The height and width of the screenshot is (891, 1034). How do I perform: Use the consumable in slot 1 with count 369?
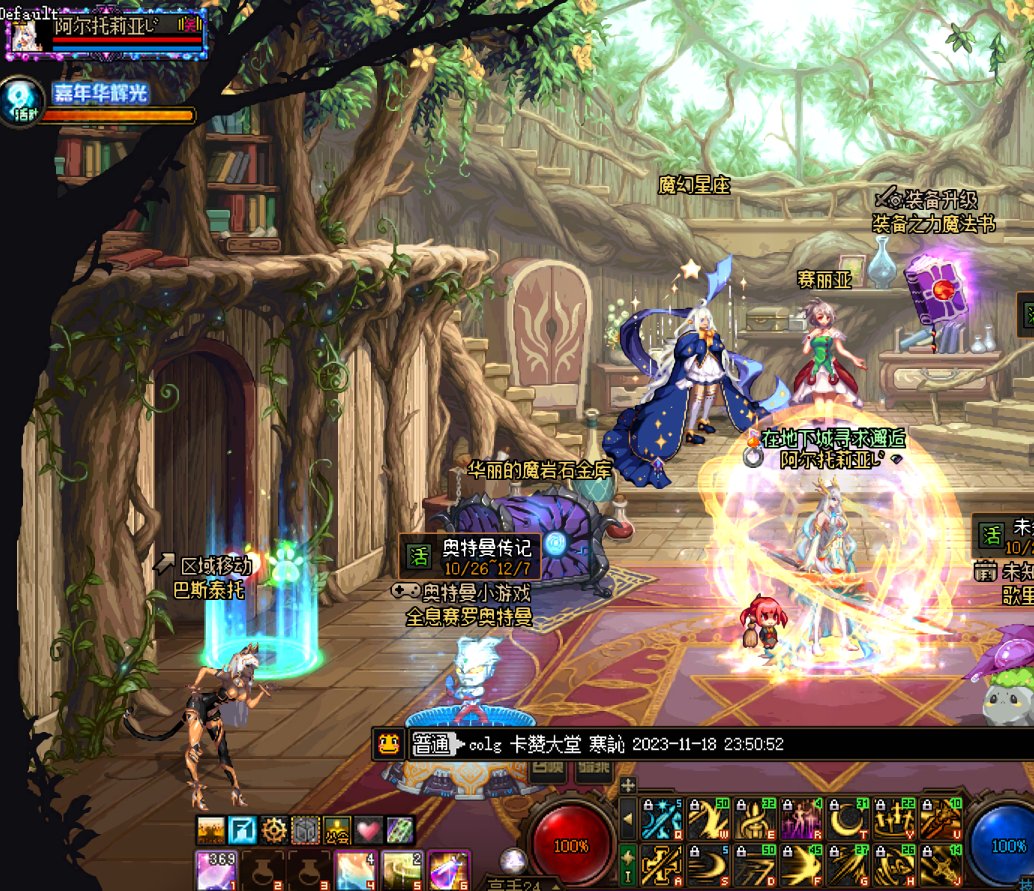216,870
